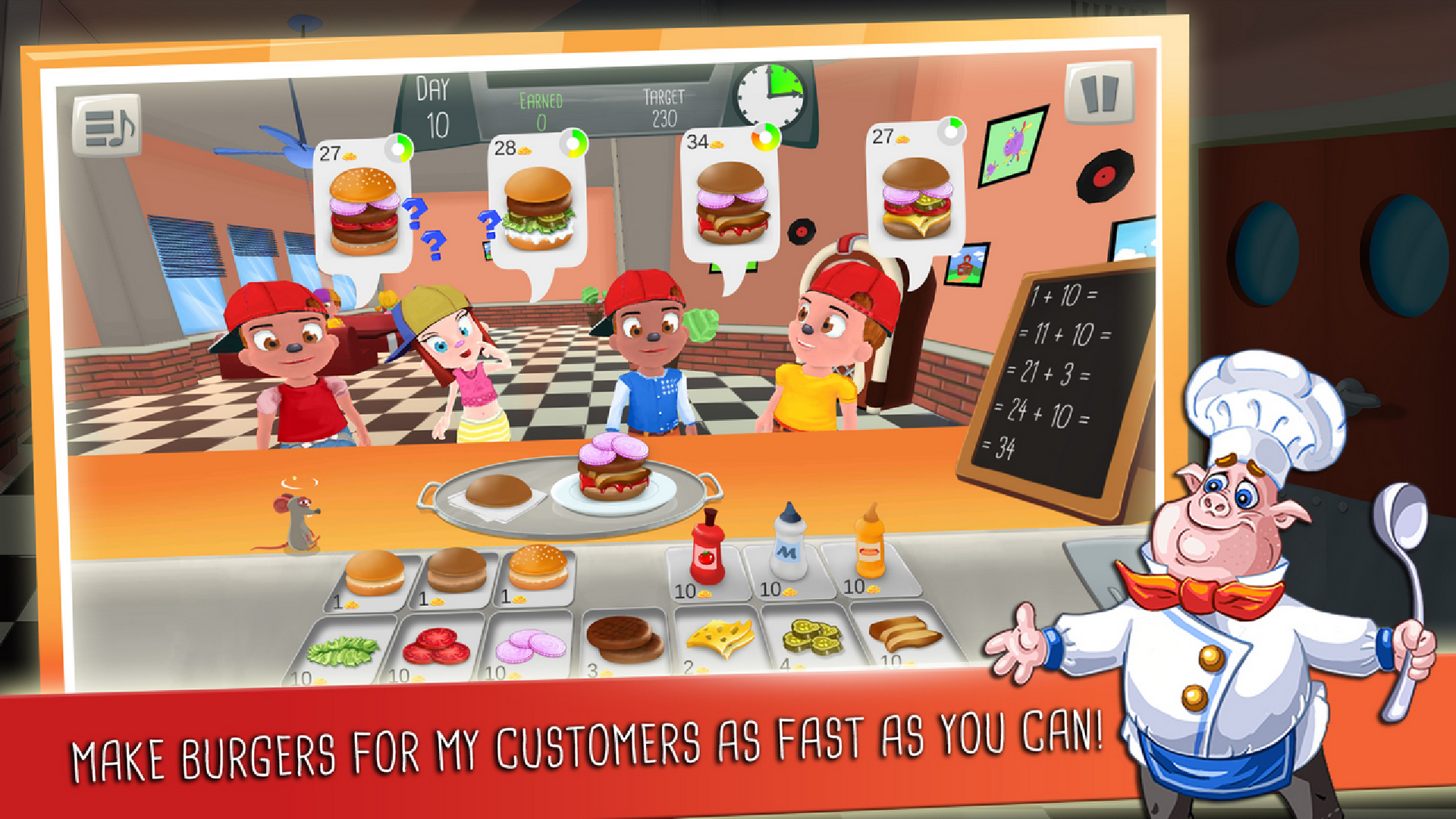Screen dimensions: 1456x819
Task: Tap the boy's burger order bubble showing 27
Action: pyautogui.click(x=362, y=205)
